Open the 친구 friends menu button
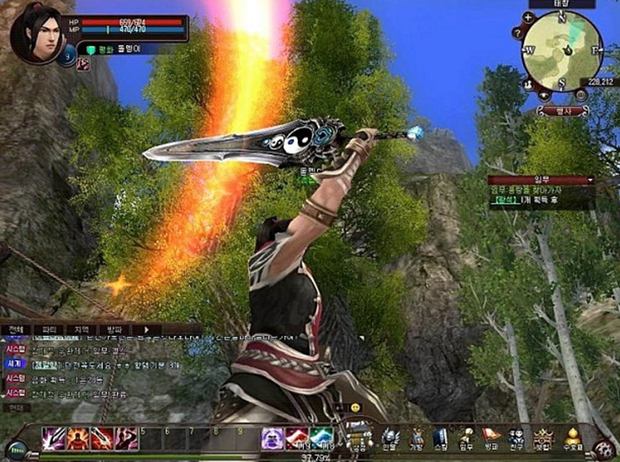 point(516,439)
